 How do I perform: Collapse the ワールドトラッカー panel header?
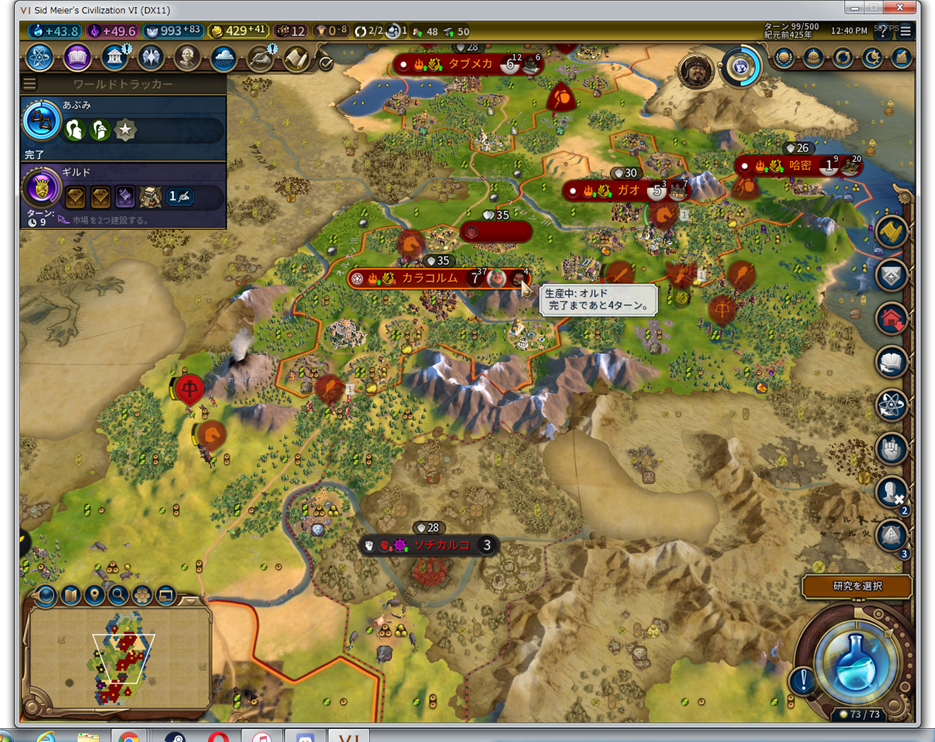tap(122, 84)
